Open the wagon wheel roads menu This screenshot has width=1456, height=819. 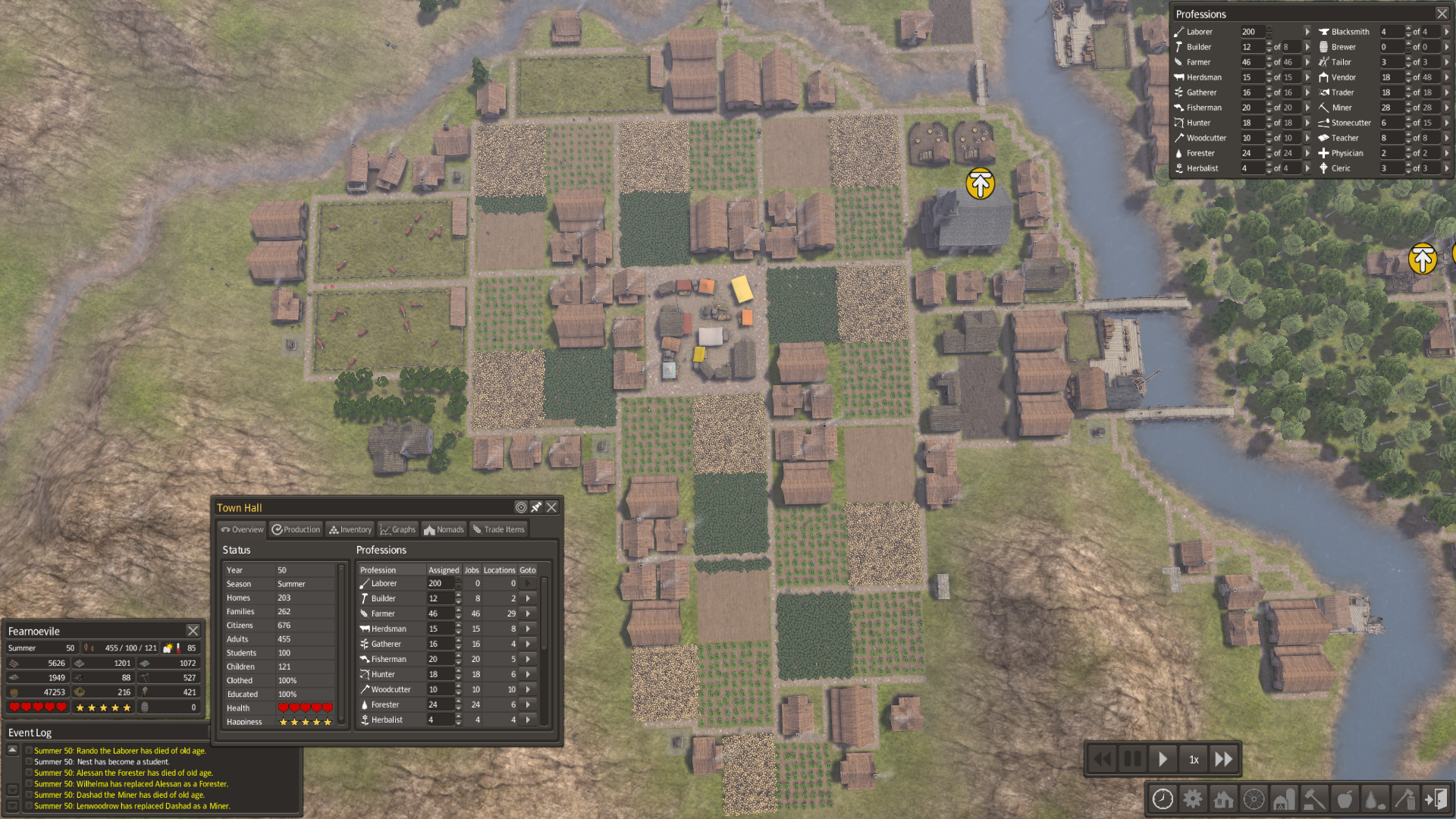pos(1254,799)
